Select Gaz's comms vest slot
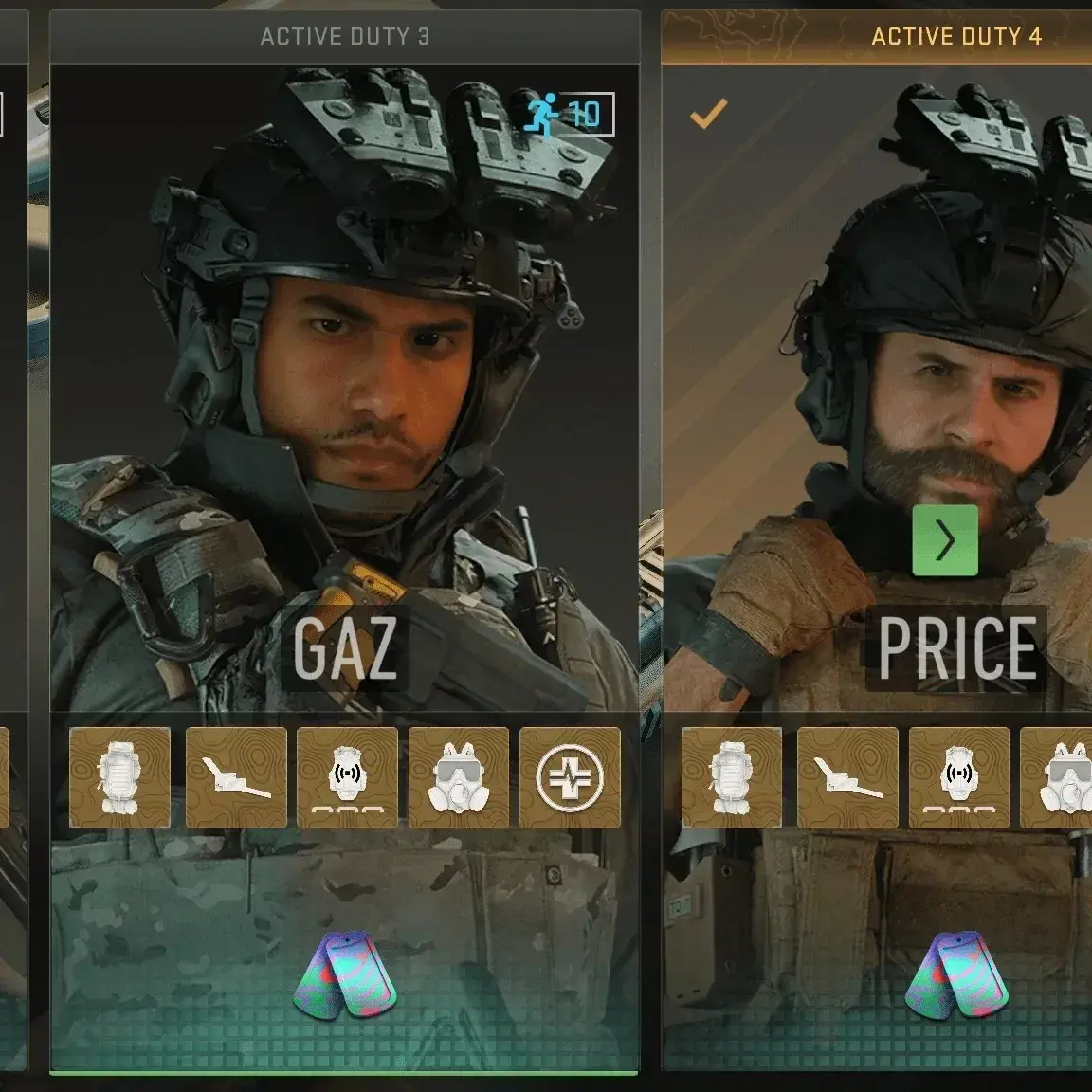This screenshot has height=1092, width=1092. click(x=347, y=777)
